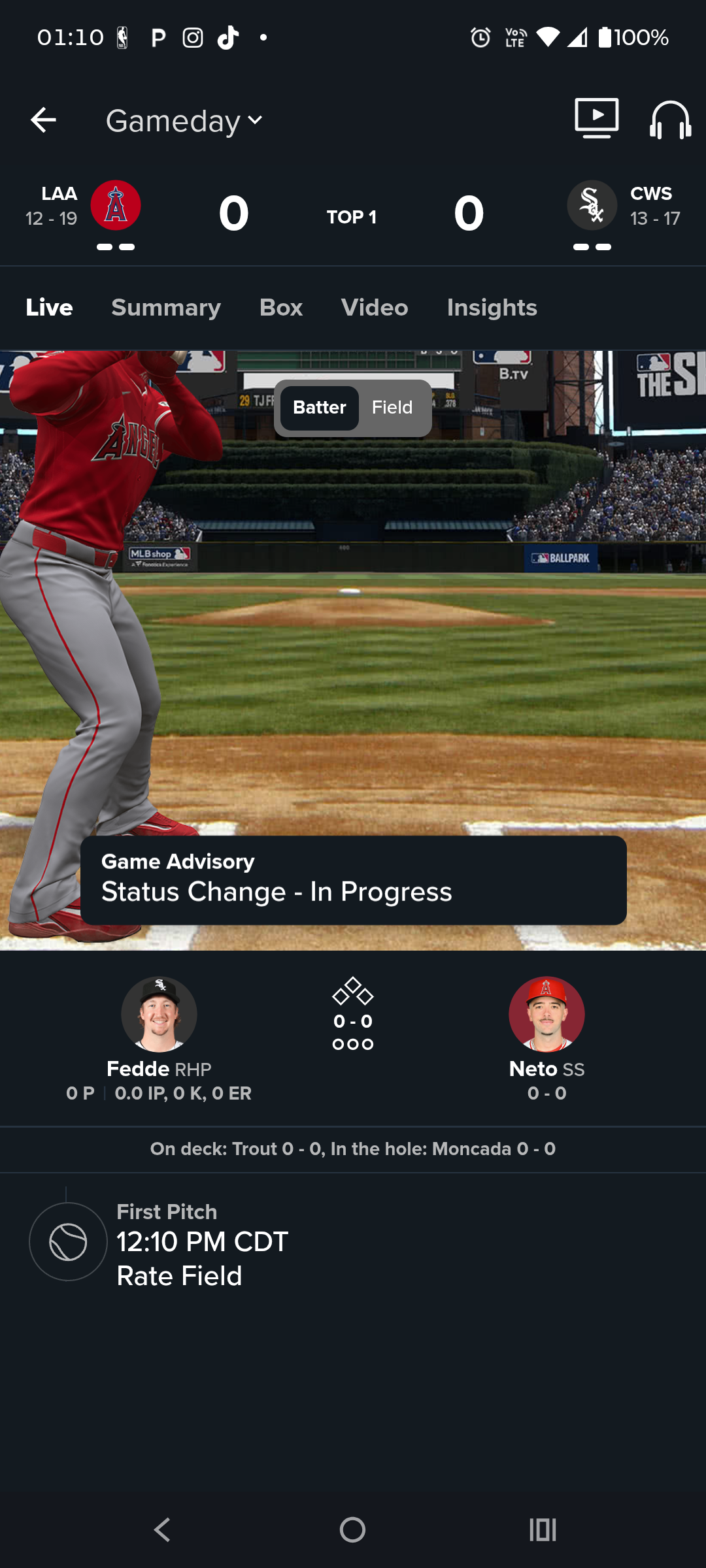Go back using the top-left arrow
This screenshot has width=706, height=1568.
[43, 120]
